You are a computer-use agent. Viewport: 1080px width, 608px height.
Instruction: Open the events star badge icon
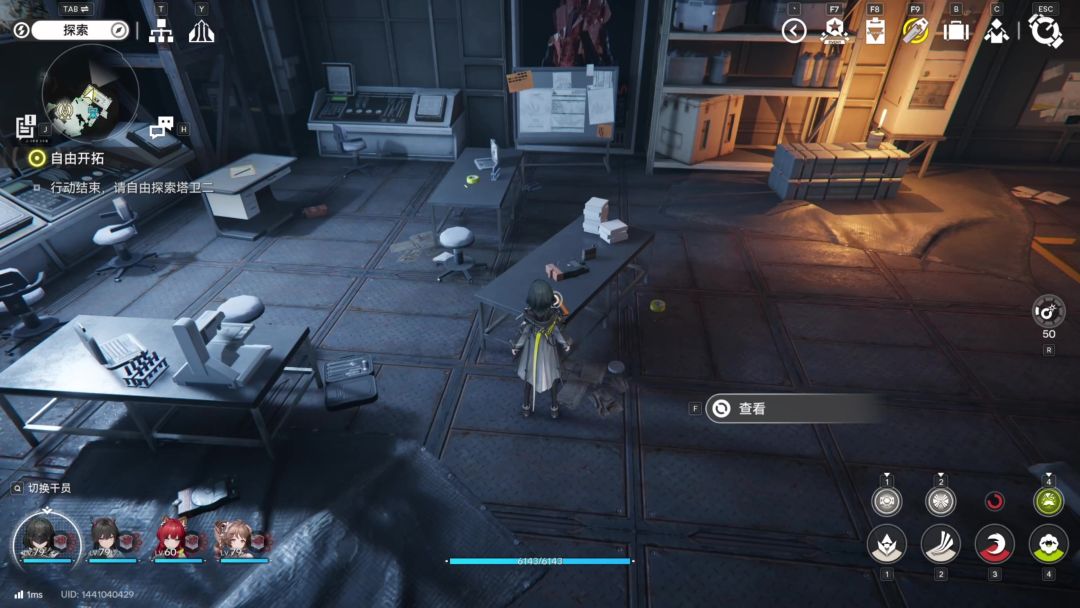[834, 31]
